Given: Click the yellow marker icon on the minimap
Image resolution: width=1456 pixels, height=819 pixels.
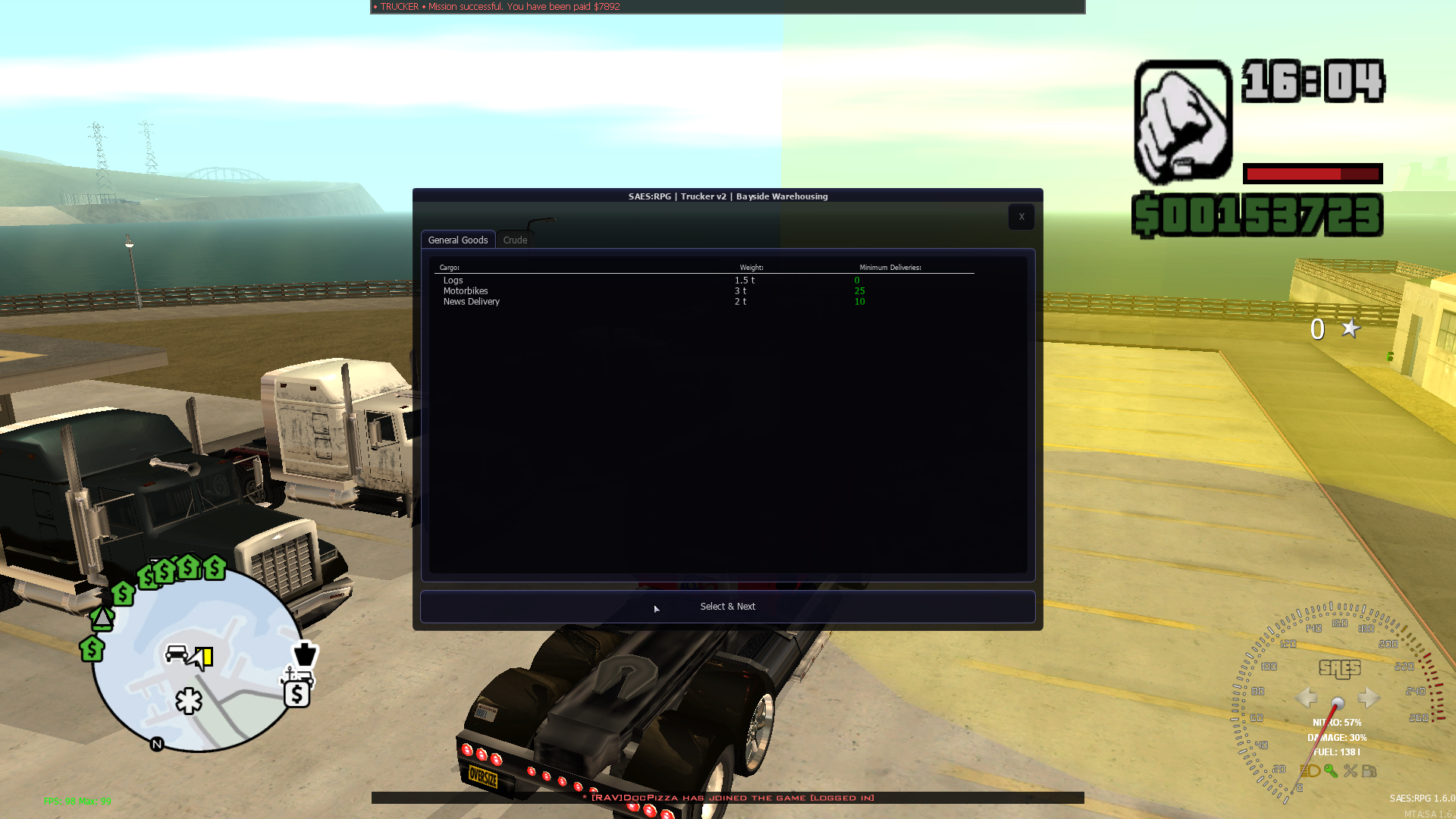Looking at the screenshot, I should 203,656.
